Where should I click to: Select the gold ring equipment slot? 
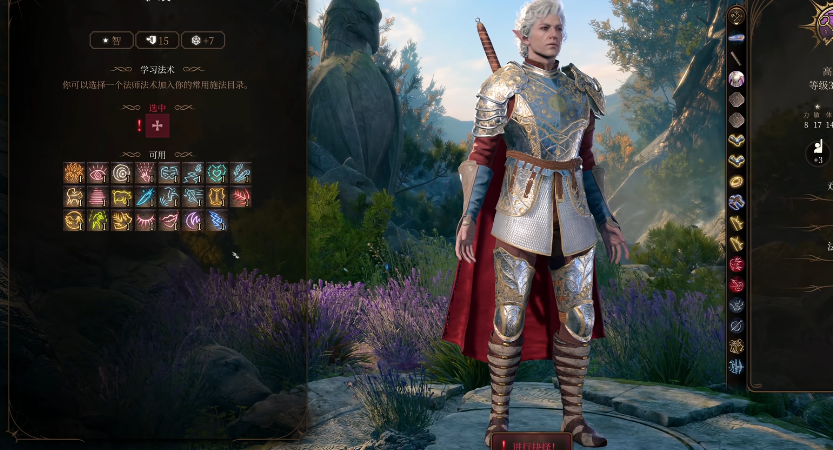[x=736, y=181]
